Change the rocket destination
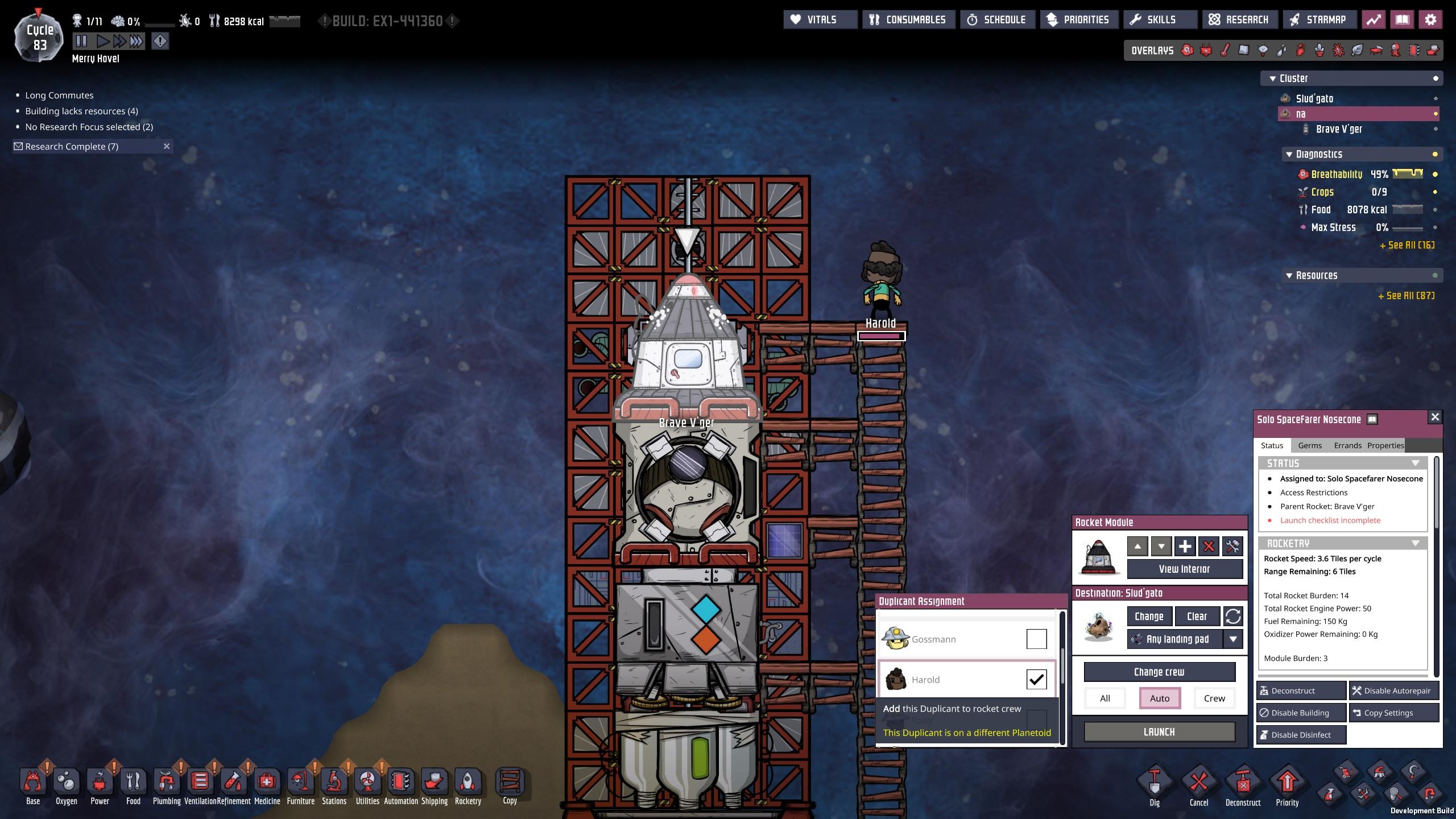The height and width of the screenshot is (819, 1456). 1148,616
